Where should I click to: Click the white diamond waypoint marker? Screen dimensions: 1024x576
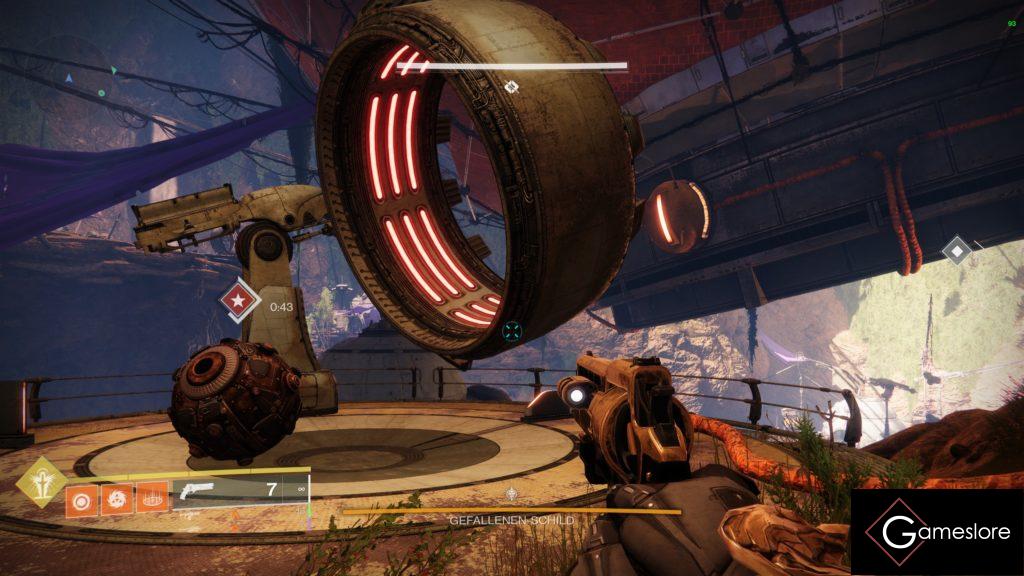tap(958, 249)
